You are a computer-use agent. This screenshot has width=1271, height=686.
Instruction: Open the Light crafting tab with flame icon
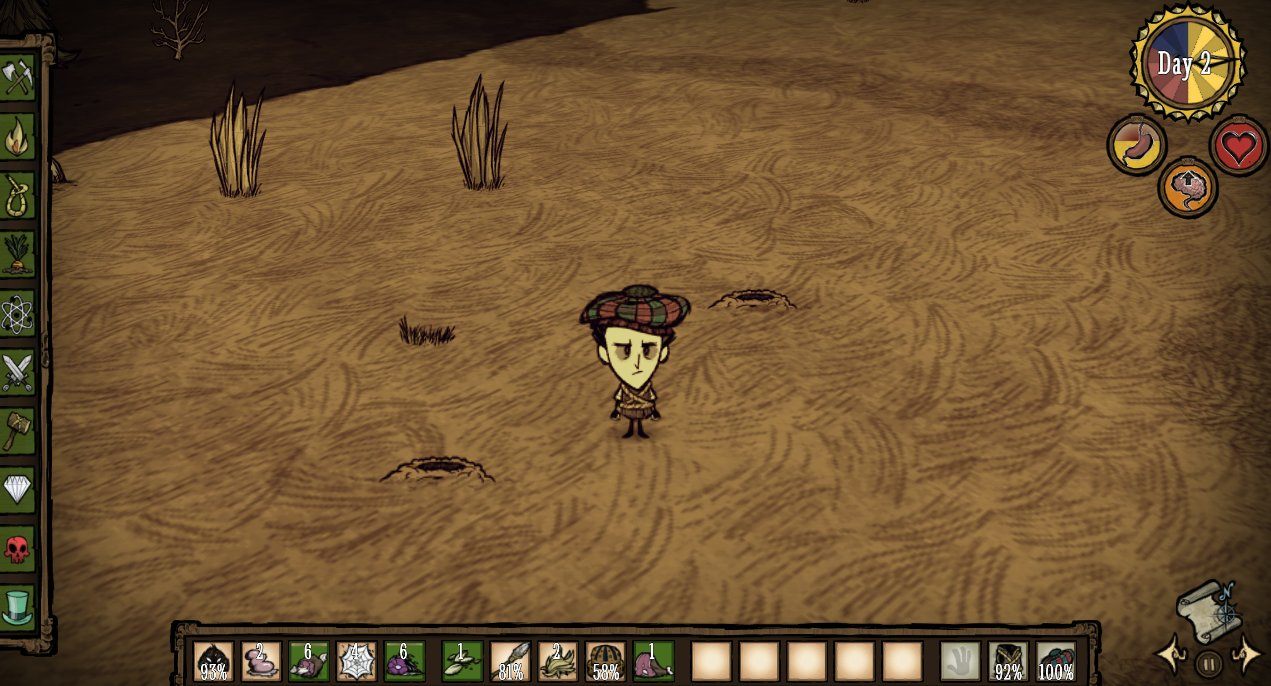[x=18, y=137]
